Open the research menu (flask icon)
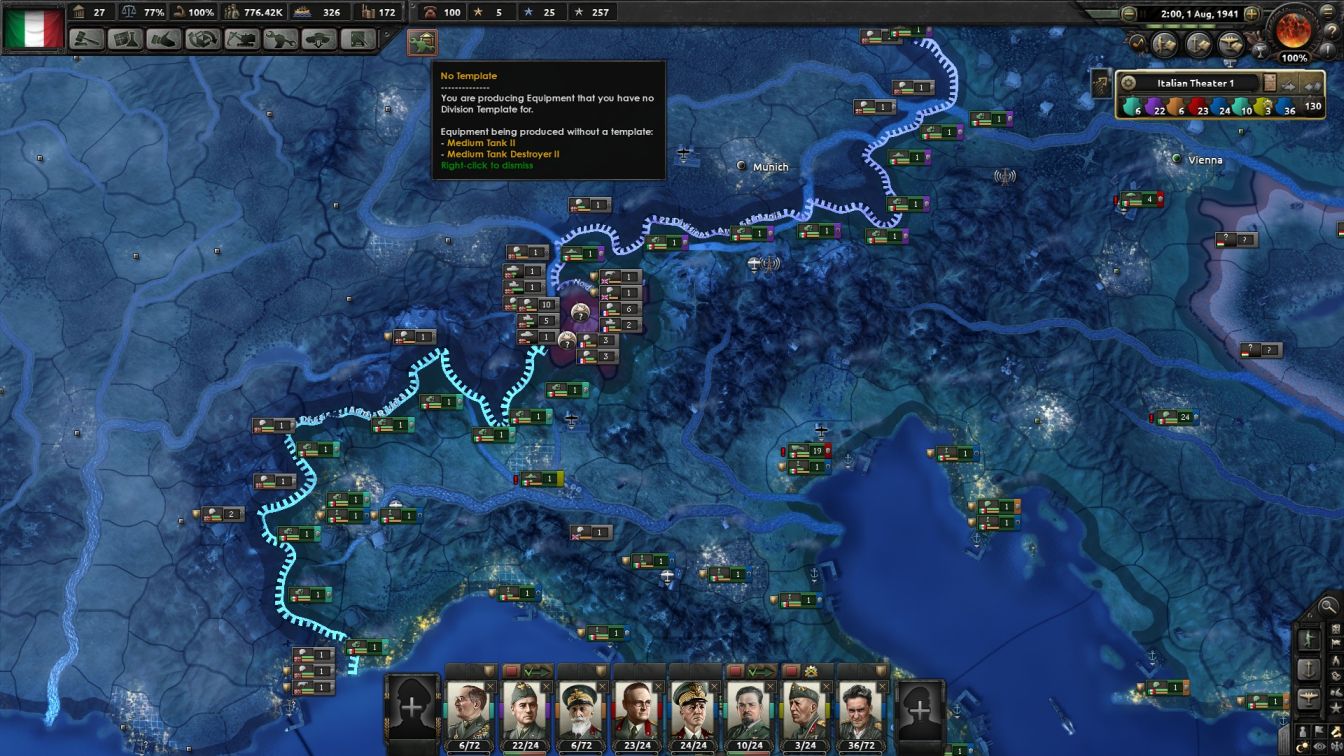 pos(124,40)
